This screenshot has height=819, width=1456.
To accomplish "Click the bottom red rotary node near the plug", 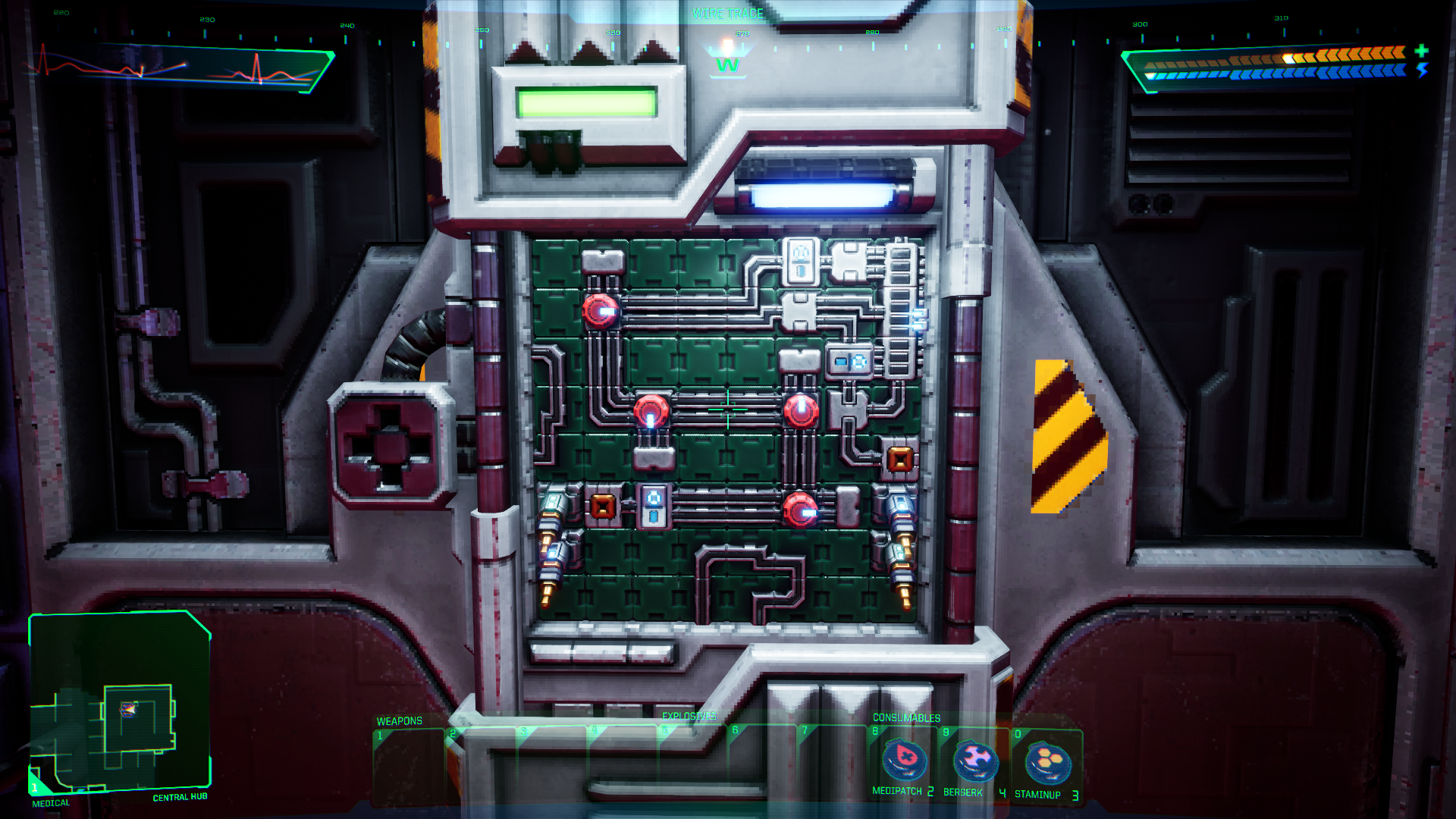I will 800,510.
